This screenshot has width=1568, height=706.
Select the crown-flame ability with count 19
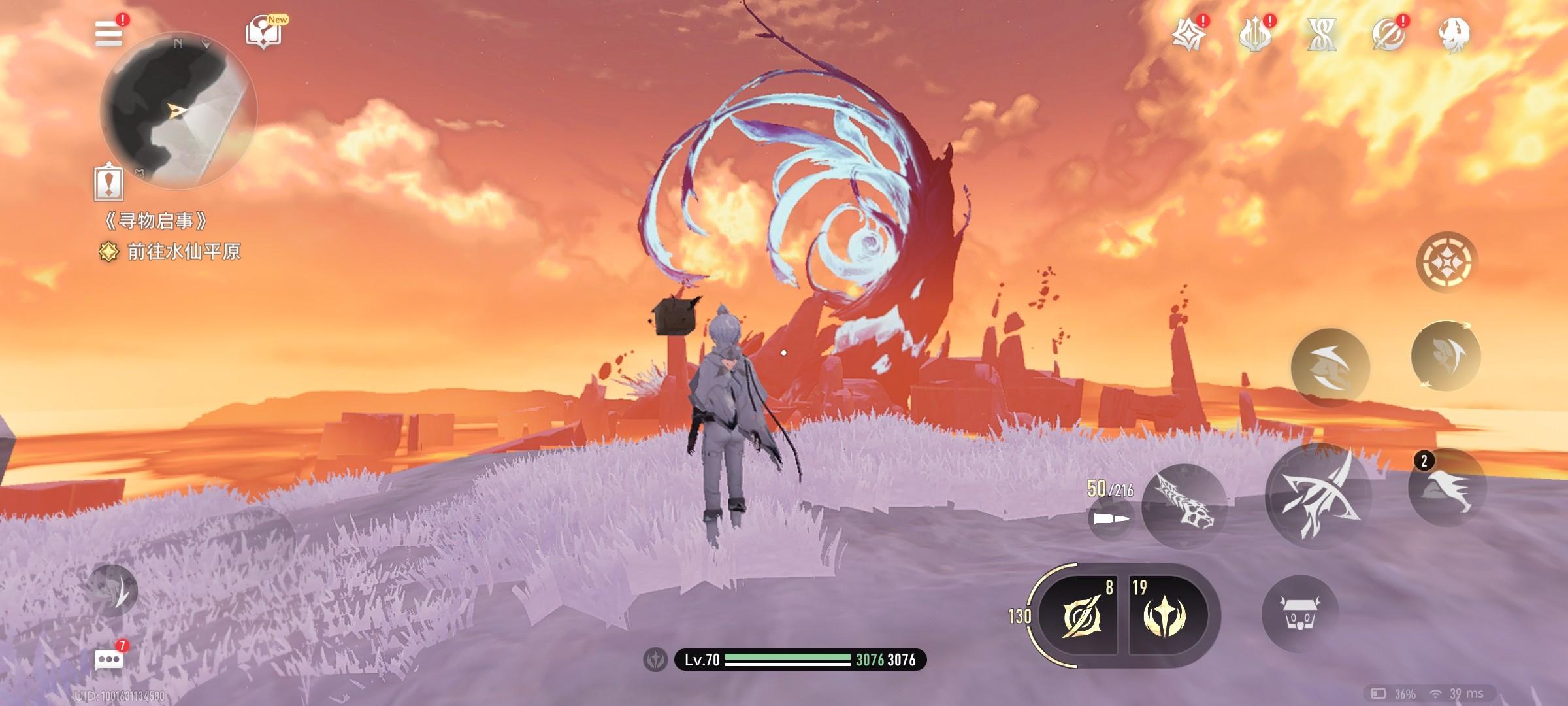click(x=1166, y=616)
